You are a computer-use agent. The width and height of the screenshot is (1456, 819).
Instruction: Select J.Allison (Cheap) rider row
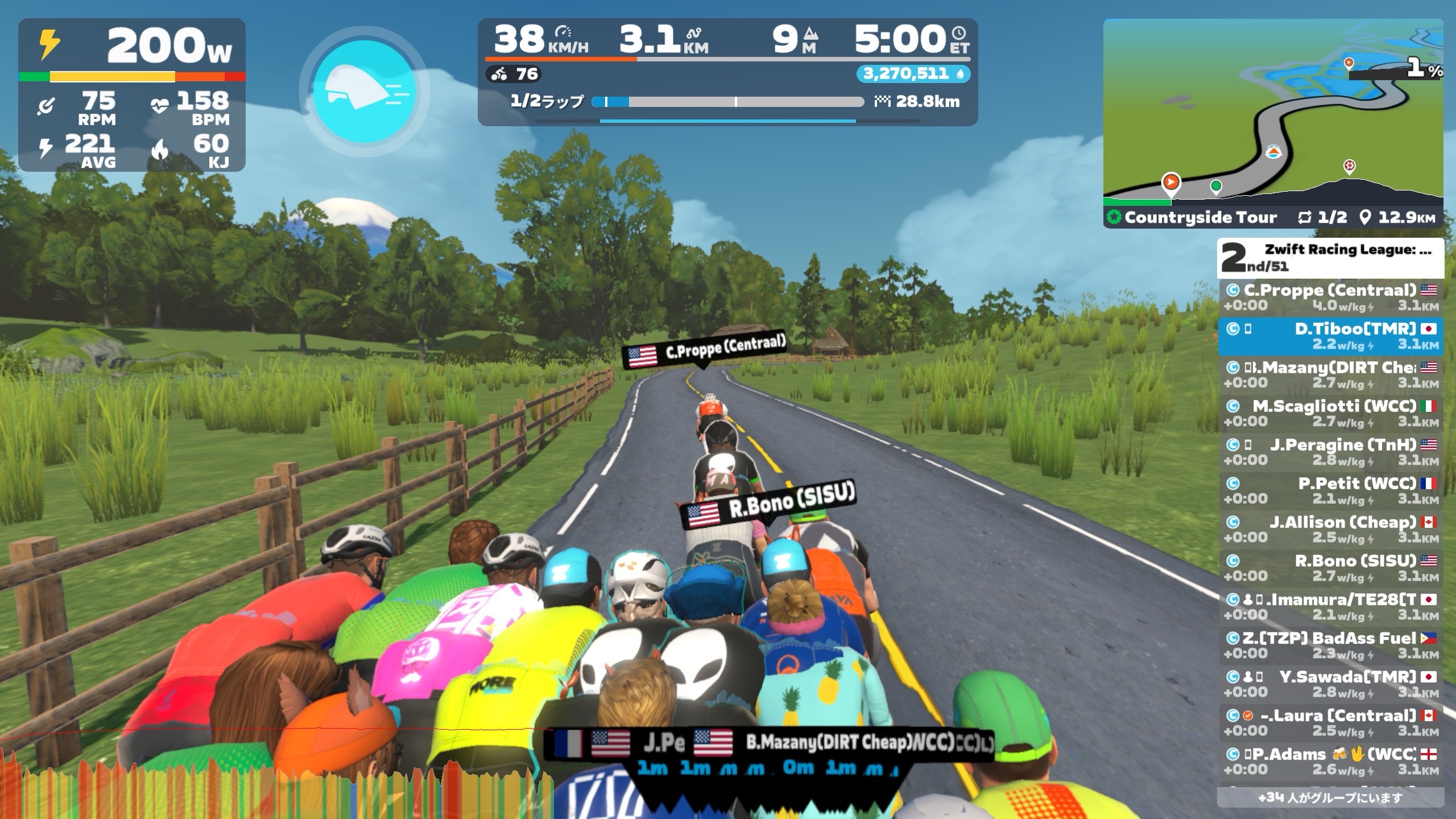(x=1330, y=530)
